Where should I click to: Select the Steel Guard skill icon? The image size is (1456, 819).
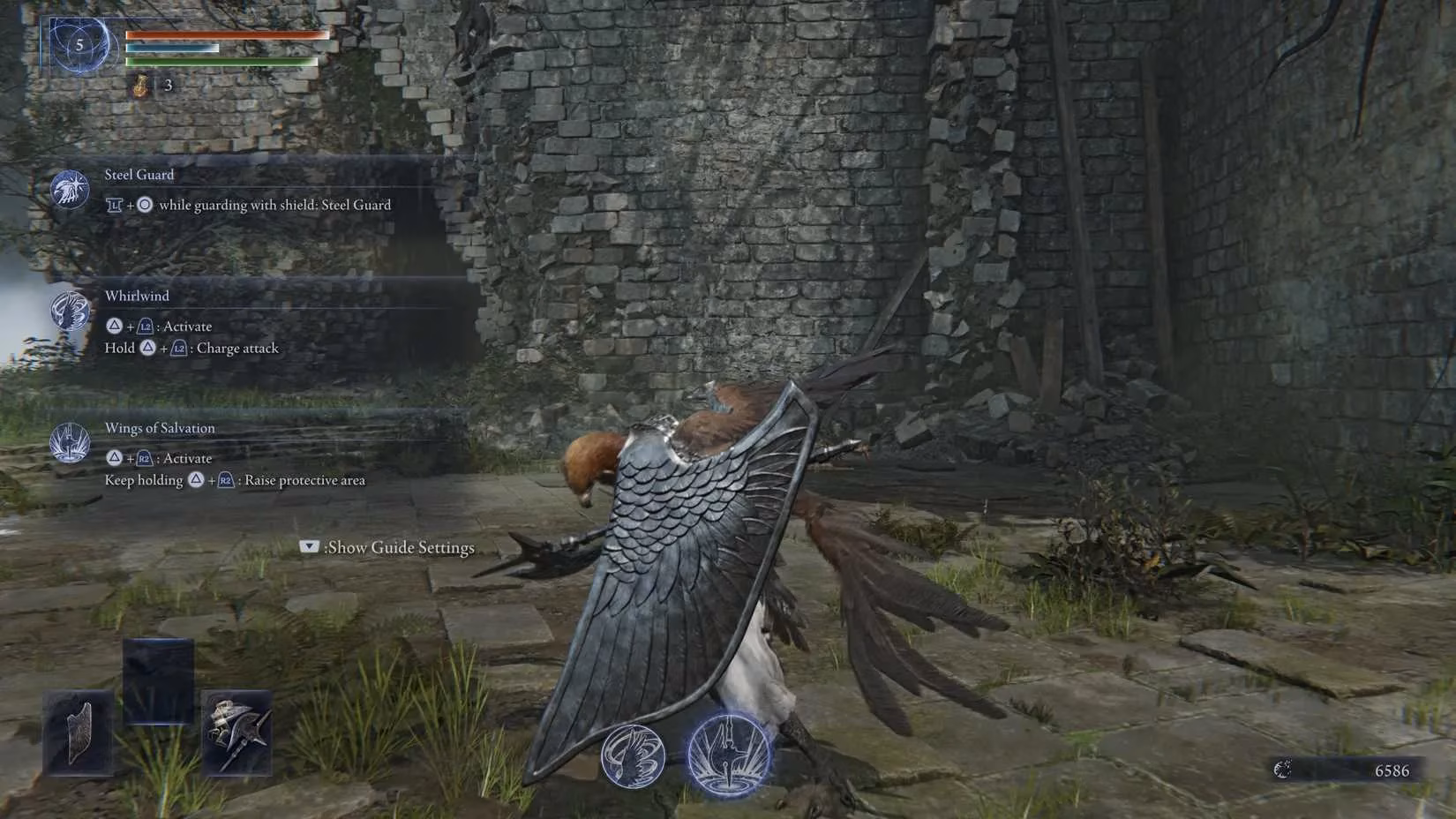[70, 189]
